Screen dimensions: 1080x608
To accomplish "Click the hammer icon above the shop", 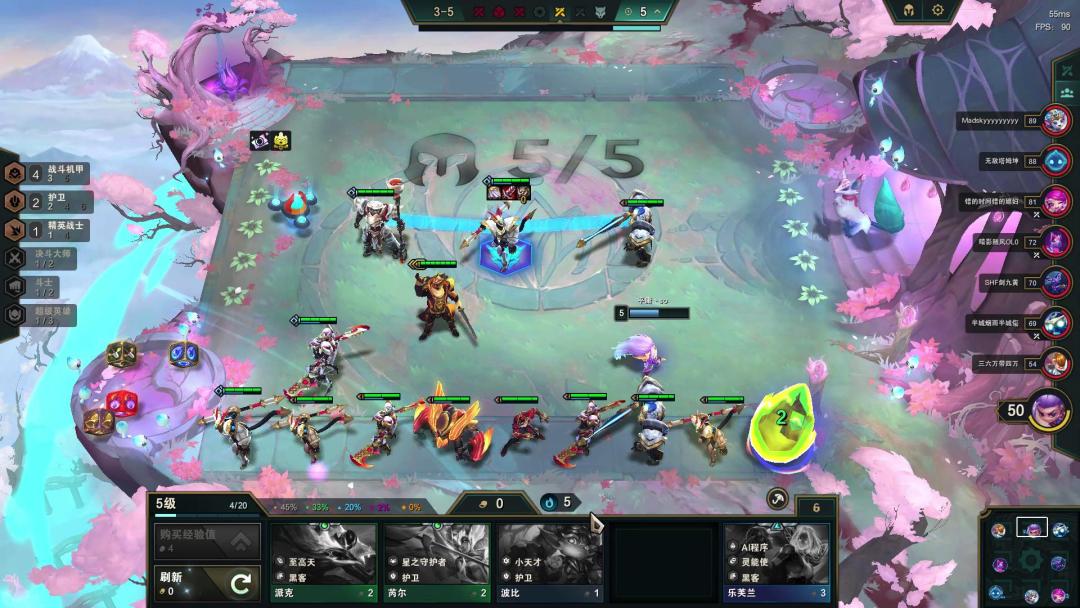I will coord(777,499).
